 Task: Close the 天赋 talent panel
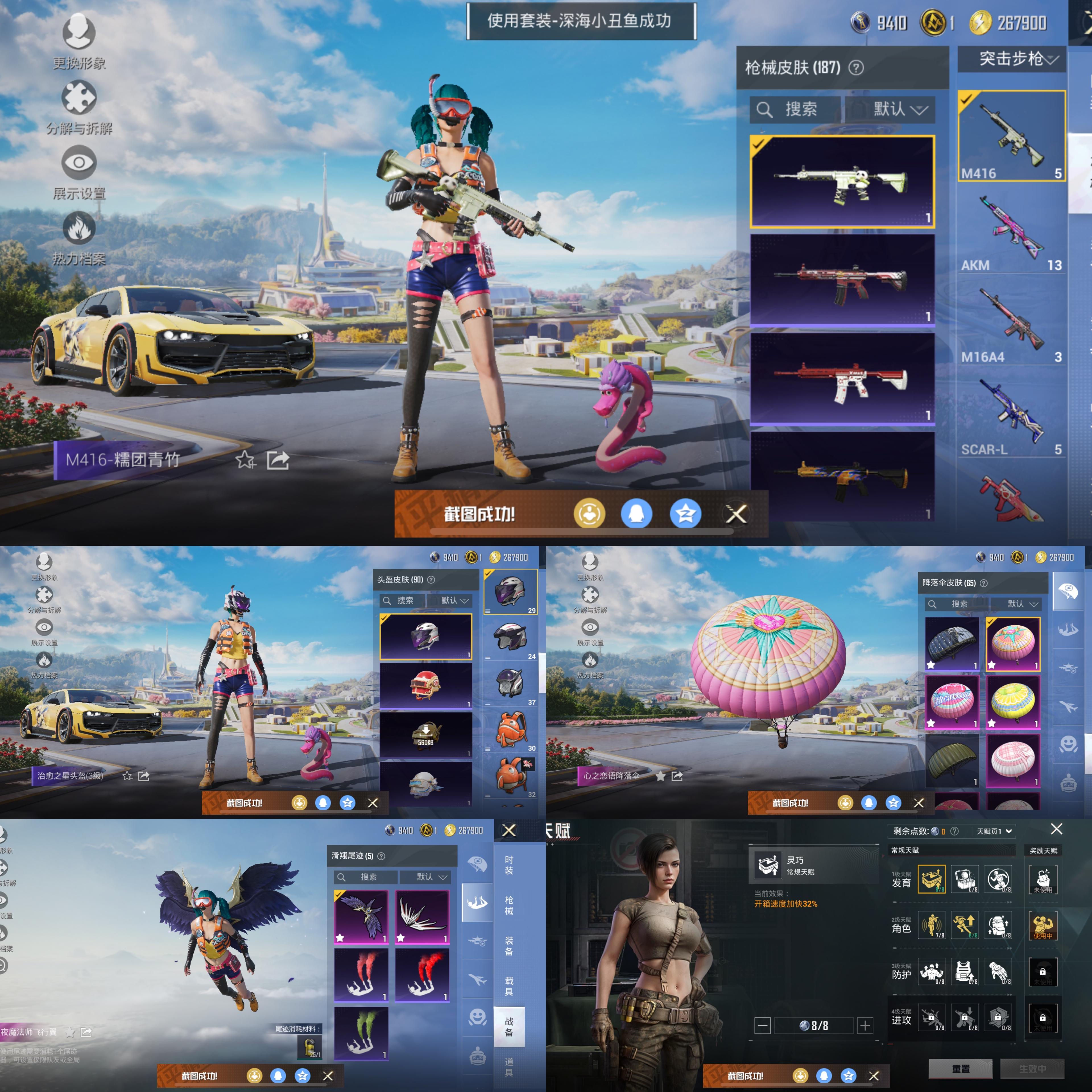(x=1056, y=829)
